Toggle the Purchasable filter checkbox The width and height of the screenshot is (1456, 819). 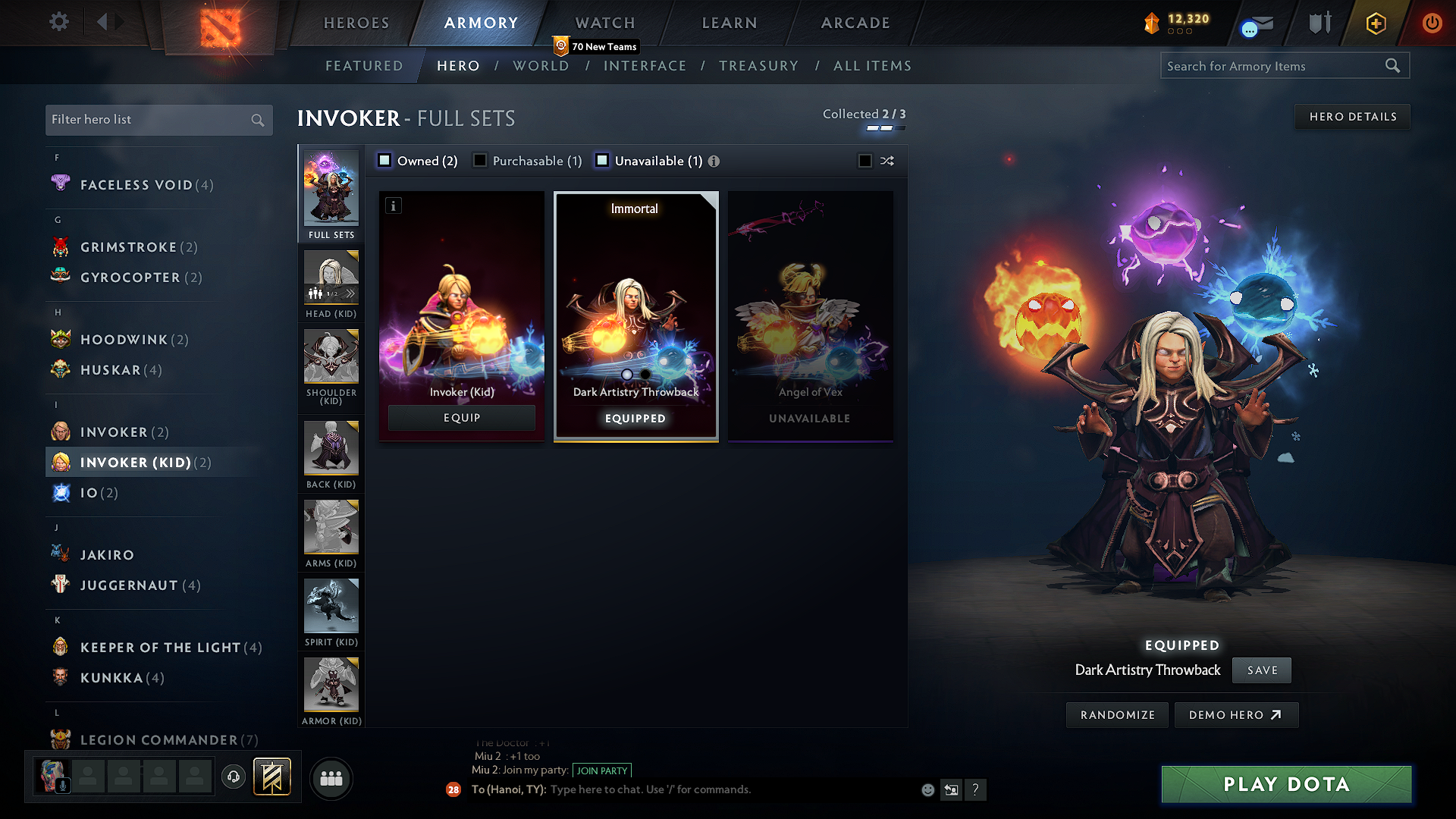tap(480, 161)
